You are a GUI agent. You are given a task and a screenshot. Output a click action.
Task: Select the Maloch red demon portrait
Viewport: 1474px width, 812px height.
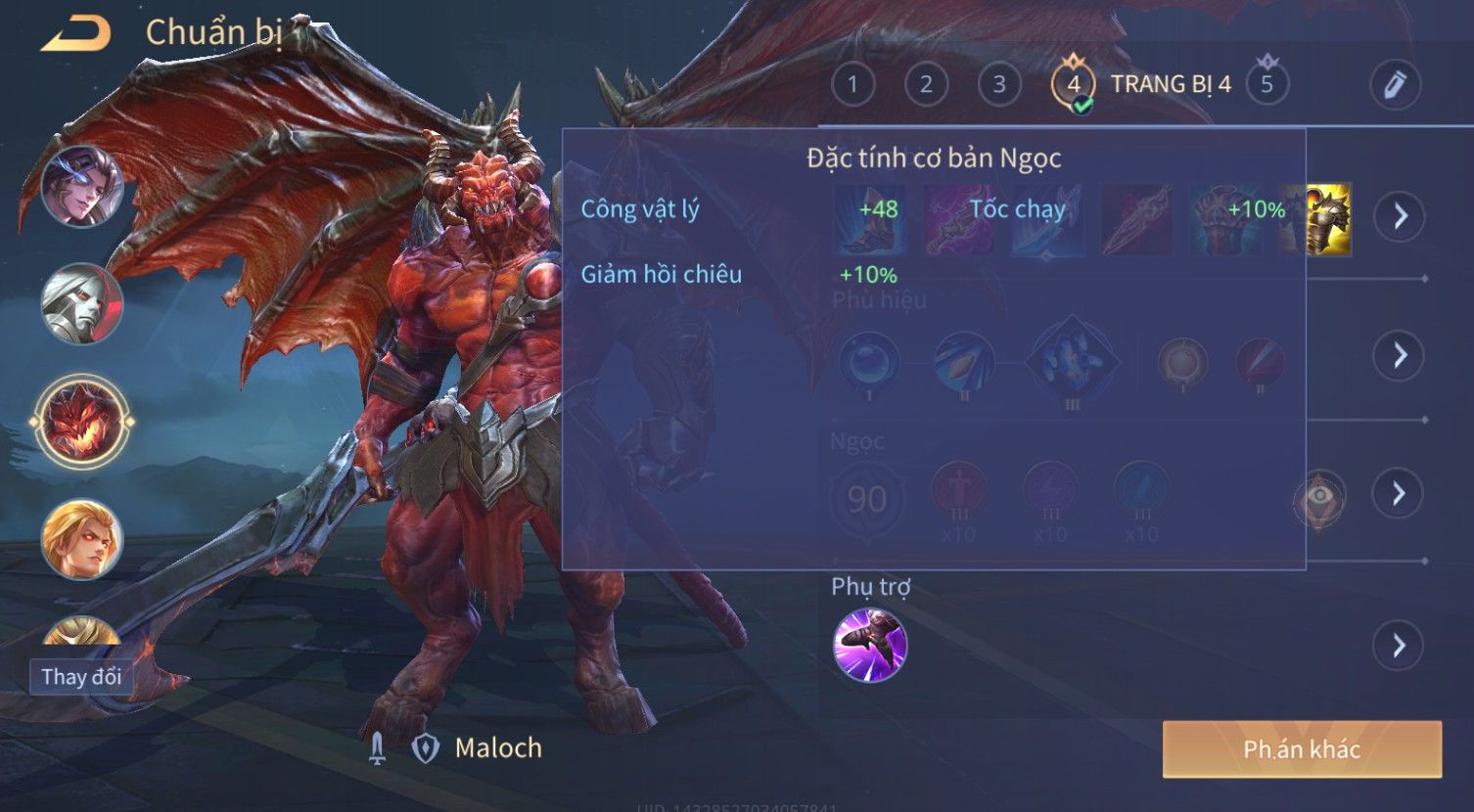[81, 422]
